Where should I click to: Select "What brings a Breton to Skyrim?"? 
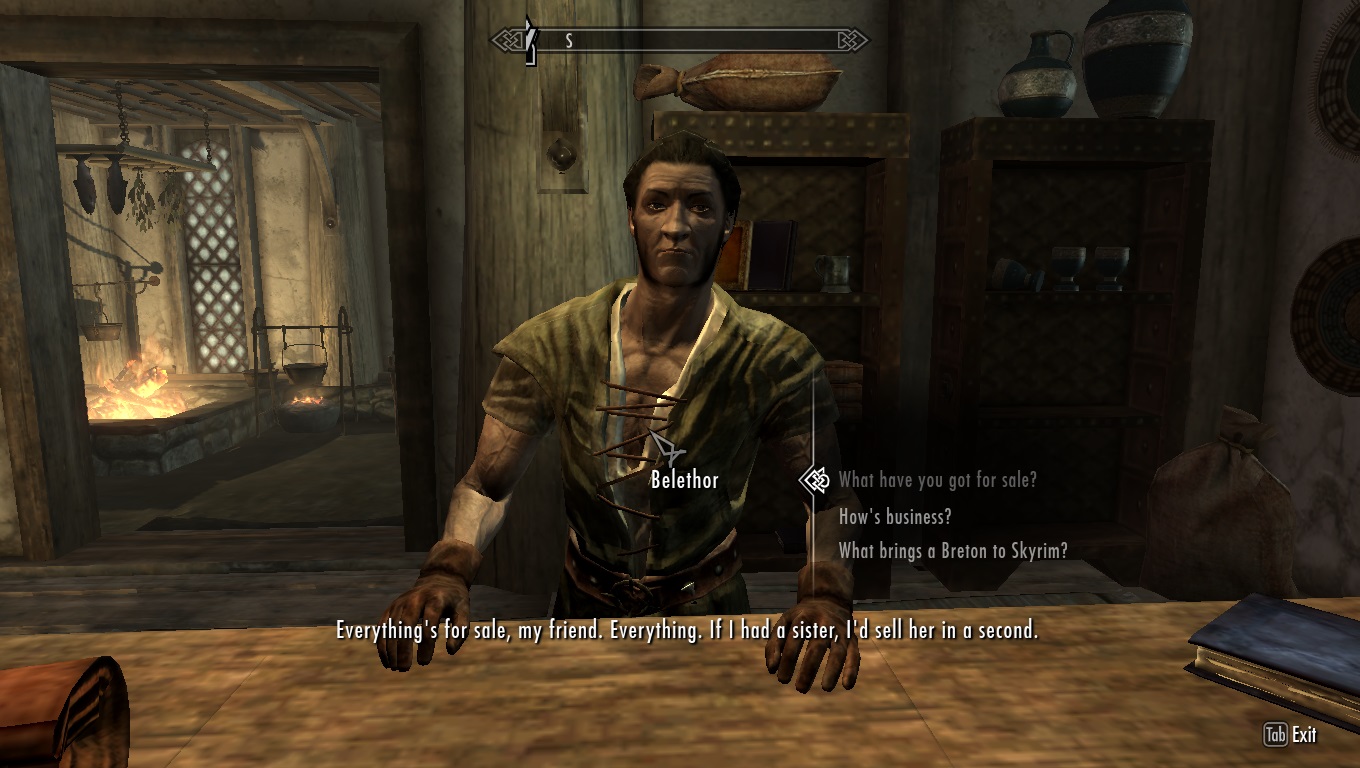[x=952, y=550]
